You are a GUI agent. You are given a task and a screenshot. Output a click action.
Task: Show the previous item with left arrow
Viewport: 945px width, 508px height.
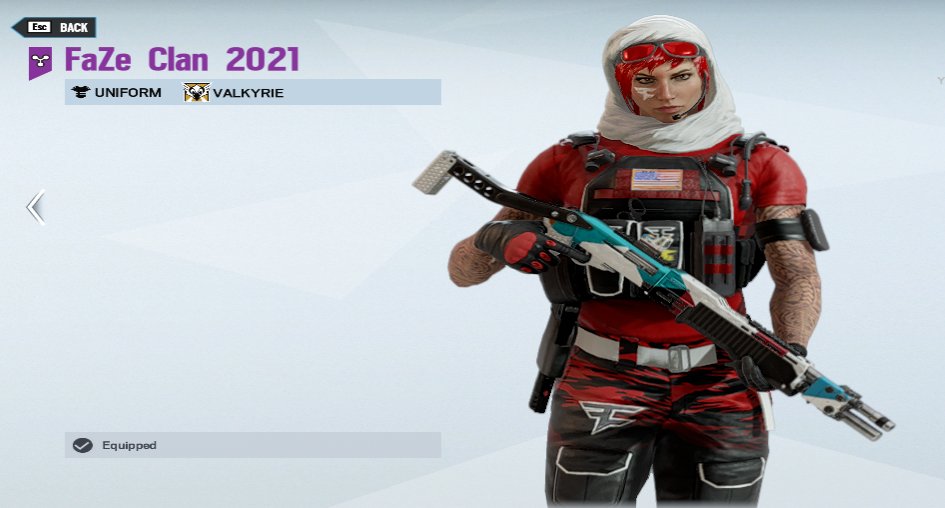tap(35, 208)
